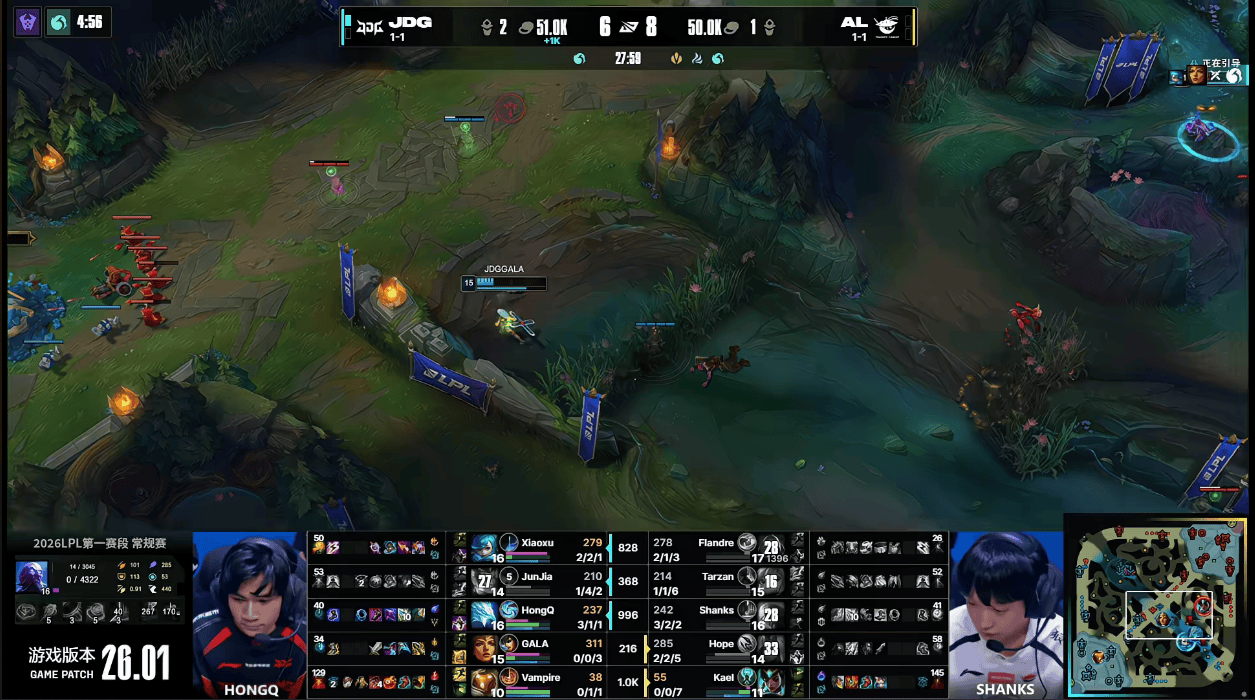This screenshot has height=700, width=1255.
Task: Select GALA's champion portrait on scoreboard
Action: coord(485,648)
